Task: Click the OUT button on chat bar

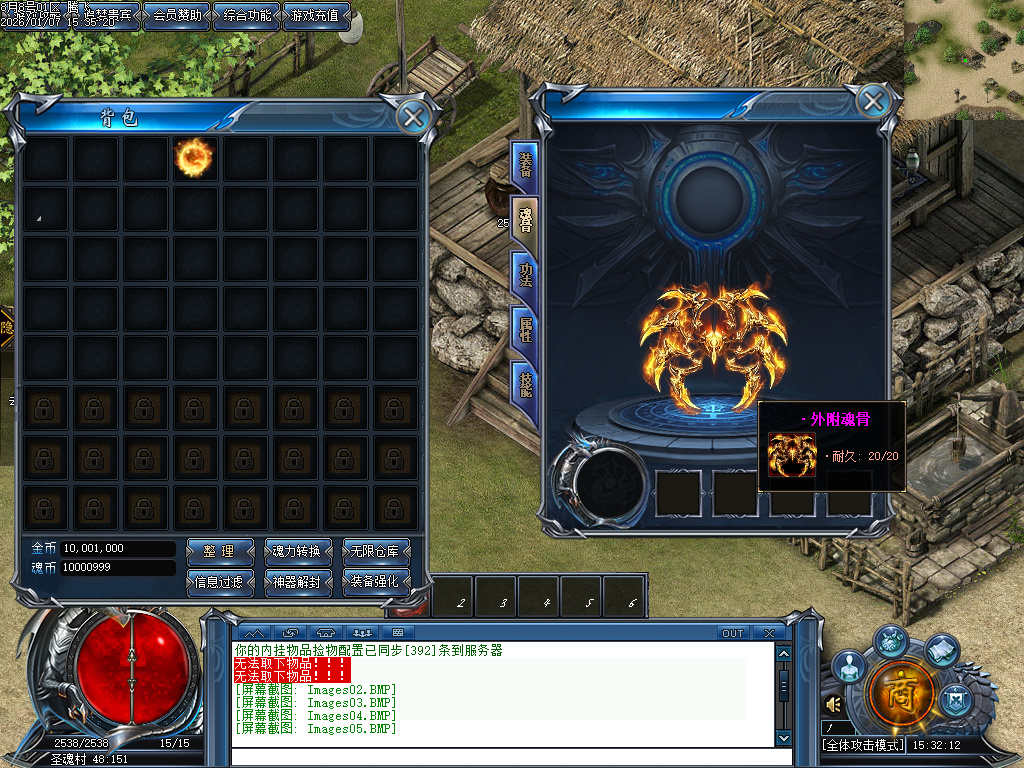Action: click(733, 633)
